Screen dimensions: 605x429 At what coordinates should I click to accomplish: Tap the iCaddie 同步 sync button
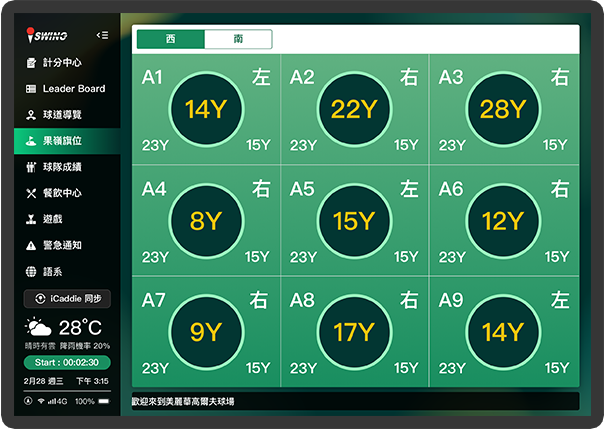click(67, 299)
